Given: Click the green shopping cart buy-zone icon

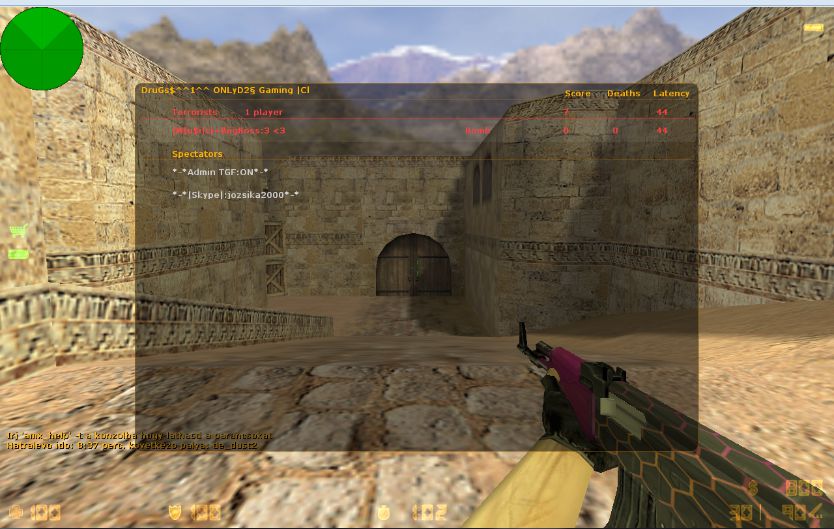Looking at the screenshot, I should [x=17, y=232].
